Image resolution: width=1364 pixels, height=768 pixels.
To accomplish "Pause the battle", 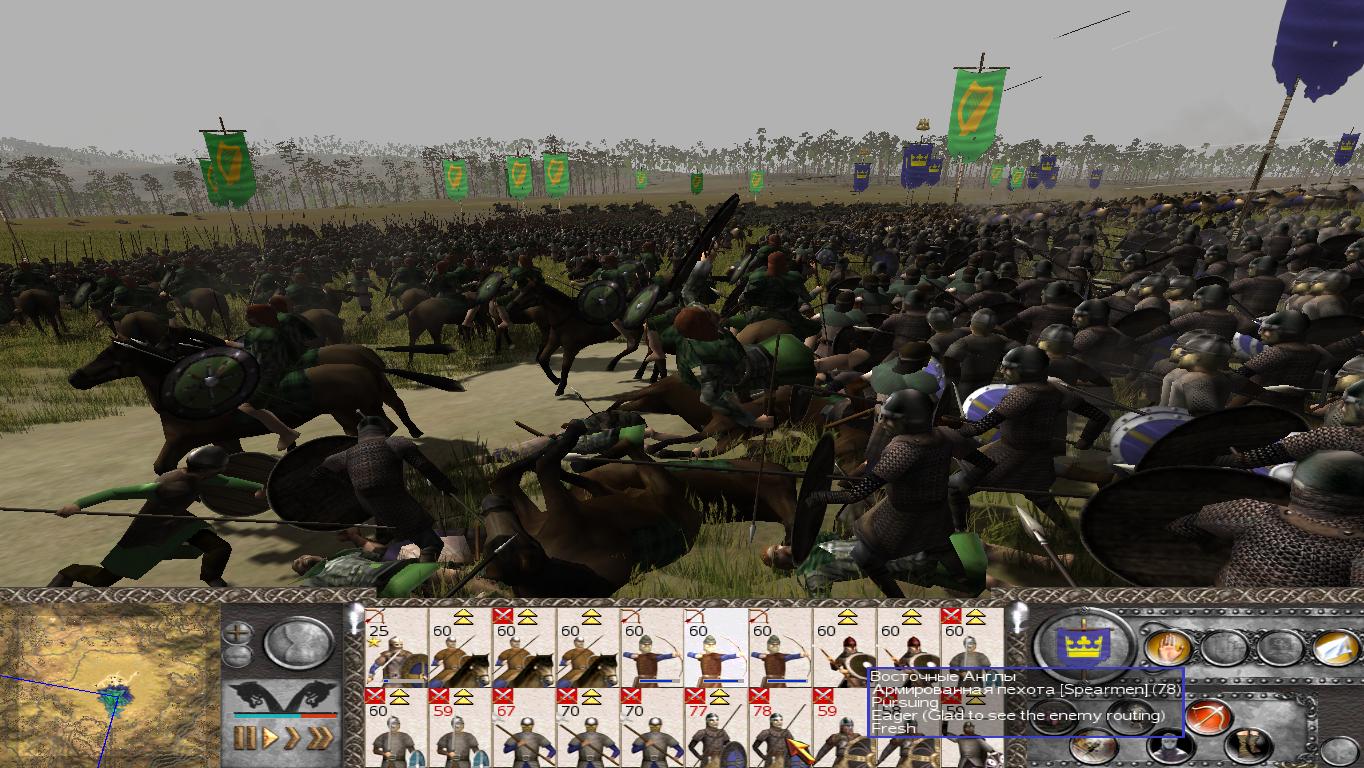I will 243,739.
